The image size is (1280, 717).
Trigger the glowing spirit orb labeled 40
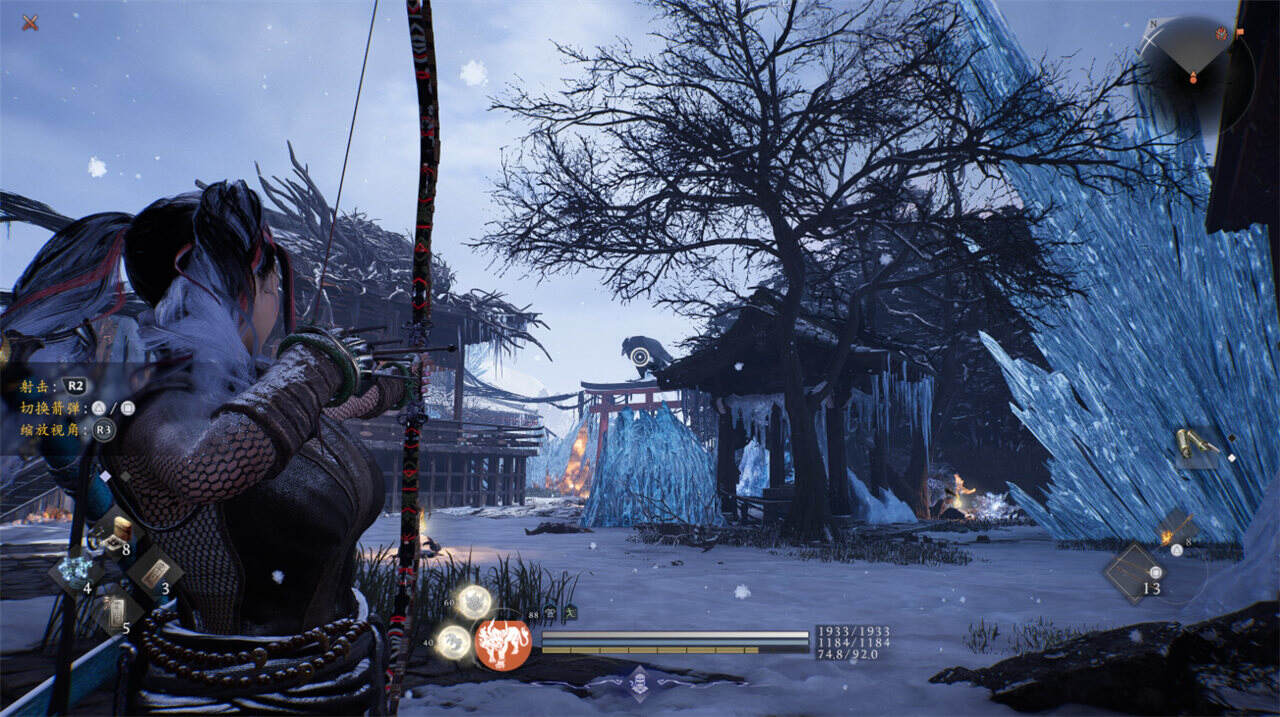coord(455,641)
